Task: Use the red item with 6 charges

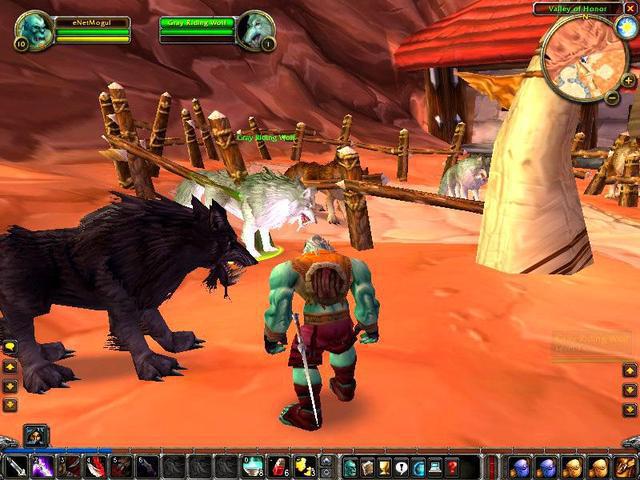Action: click(279, 466)
